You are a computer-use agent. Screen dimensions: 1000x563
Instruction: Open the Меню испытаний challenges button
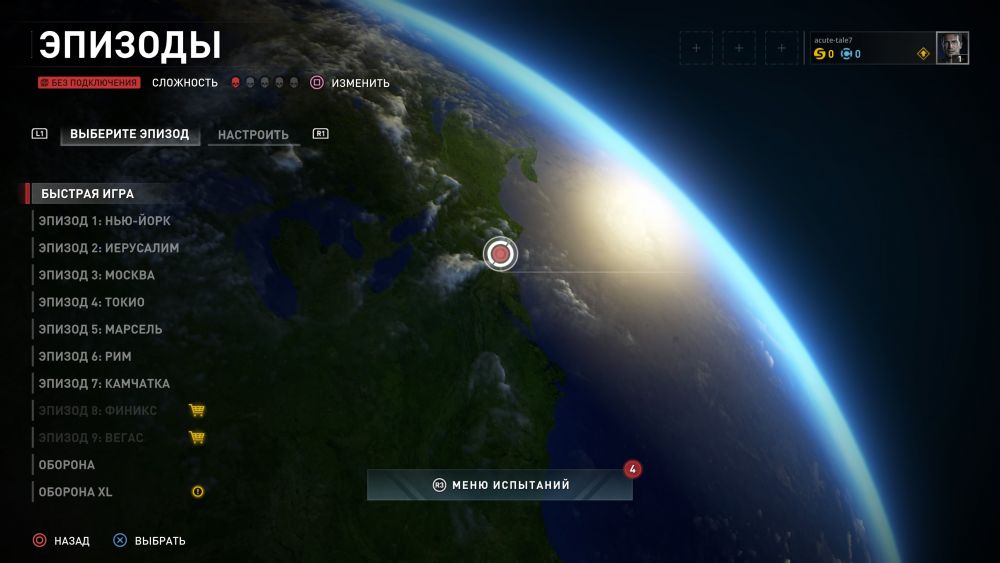click(500, 485)
